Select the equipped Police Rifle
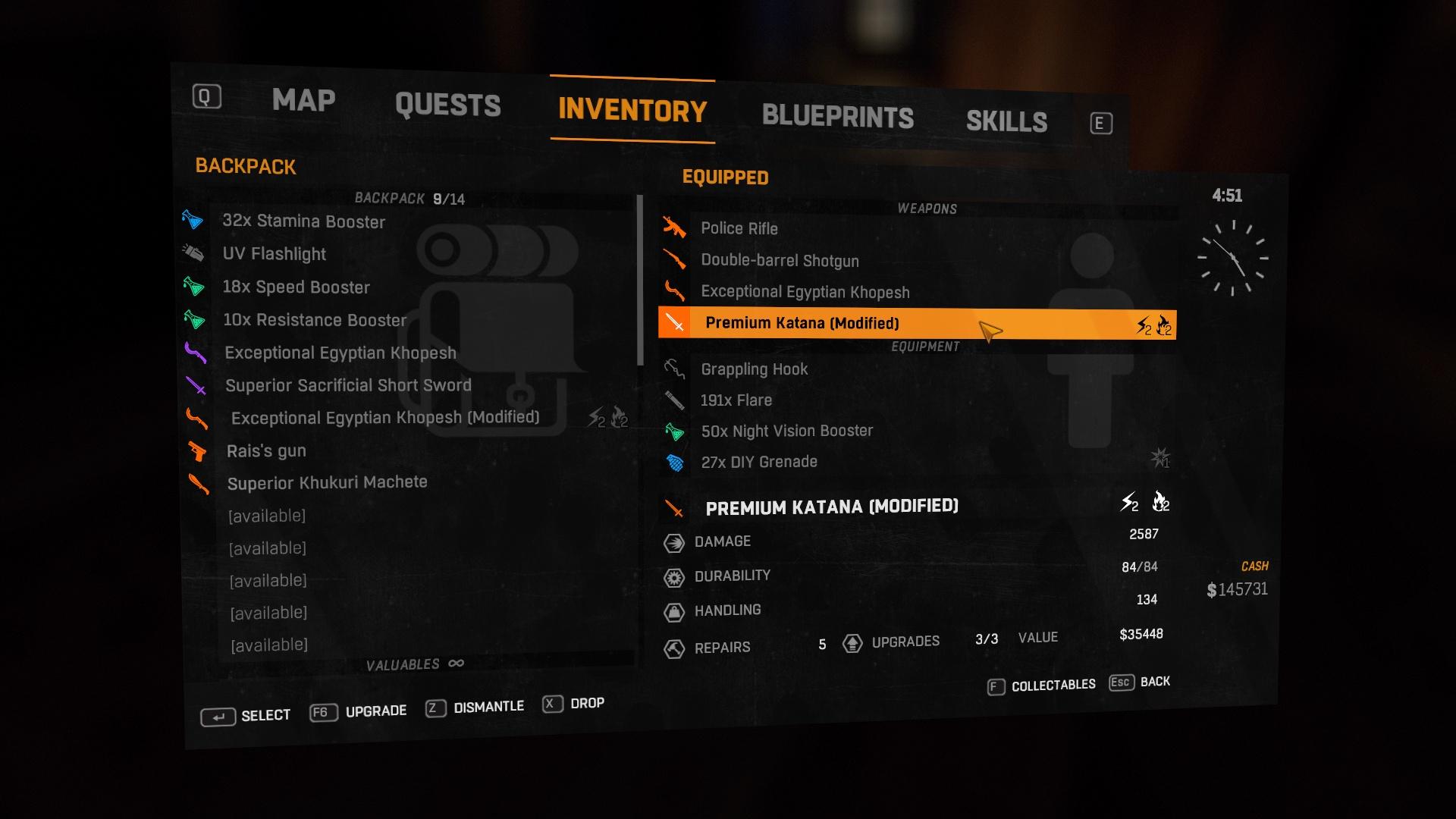 739,228
